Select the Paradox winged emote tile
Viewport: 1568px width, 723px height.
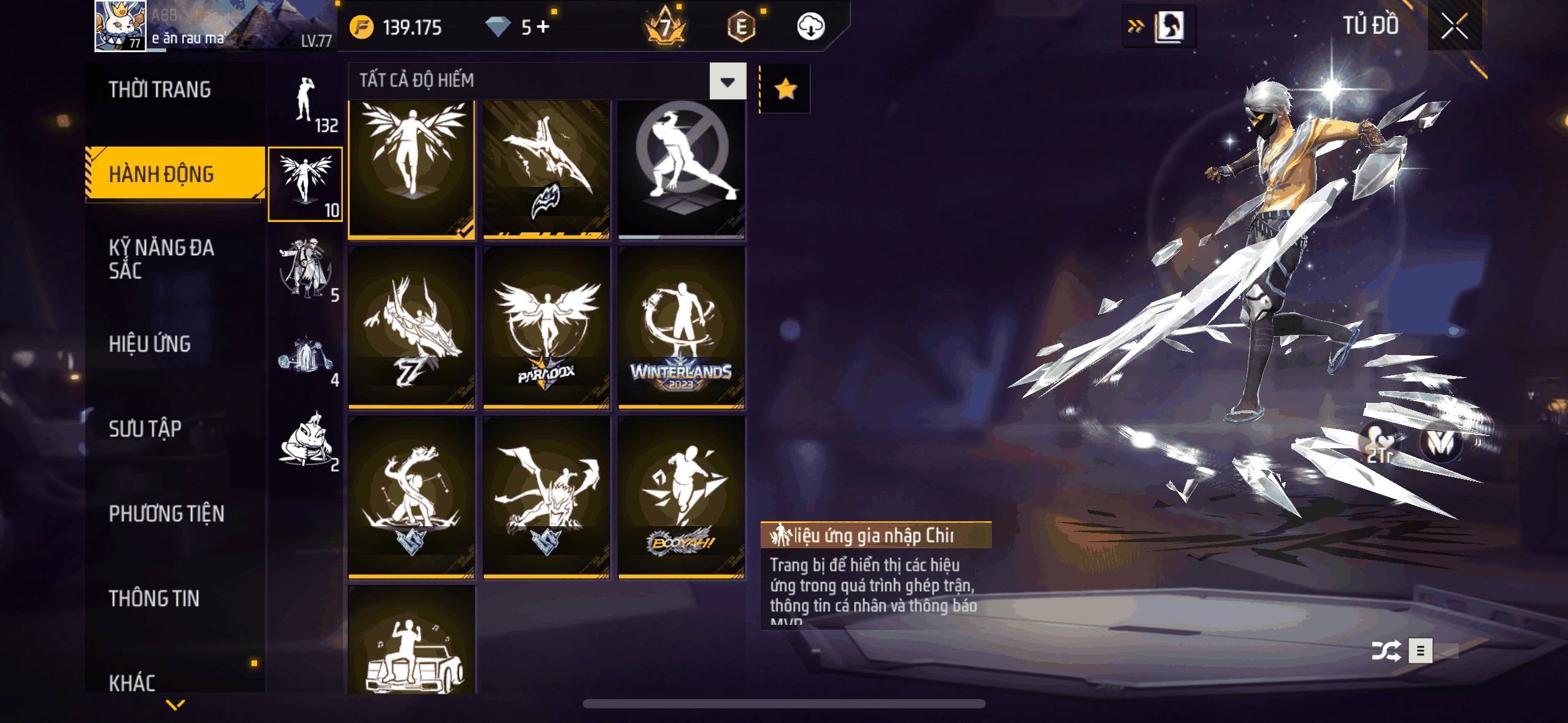tap(546, 327)
